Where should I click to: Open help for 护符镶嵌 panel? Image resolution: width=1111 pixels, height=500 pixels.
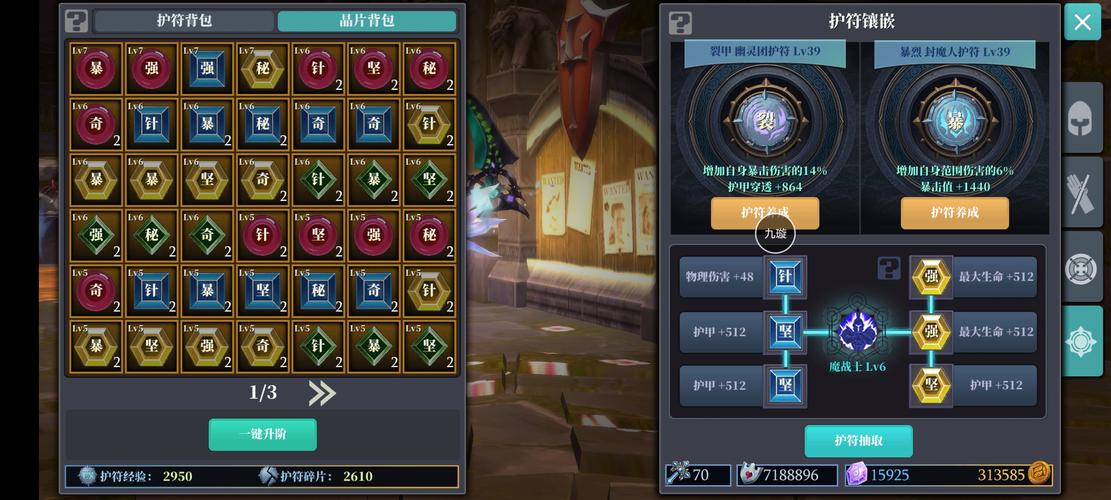(x=680, y=21)
